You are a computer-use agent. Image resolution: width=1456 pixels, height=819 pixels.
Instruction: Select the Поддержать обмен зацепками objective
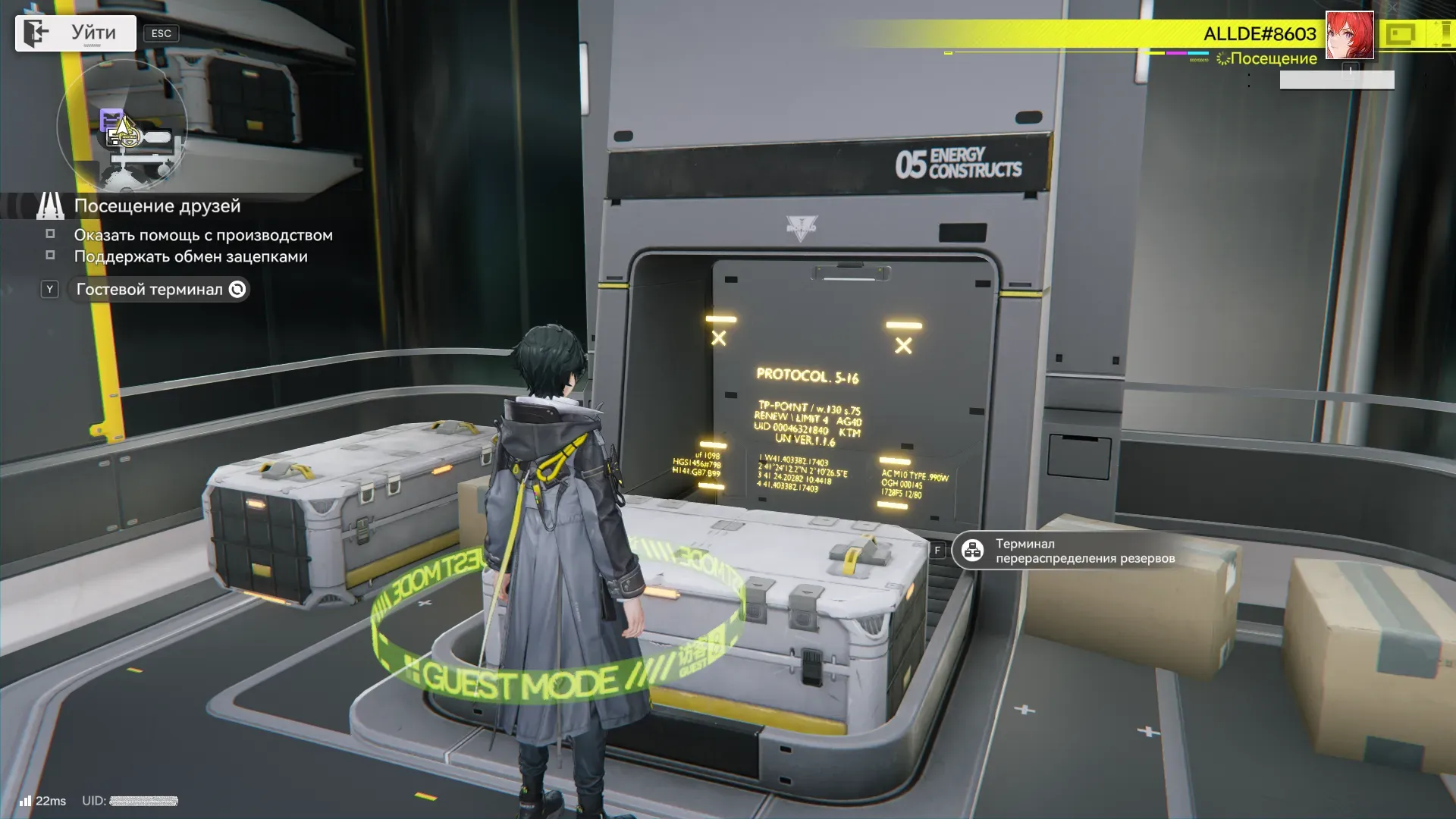[x=190, y=256]
